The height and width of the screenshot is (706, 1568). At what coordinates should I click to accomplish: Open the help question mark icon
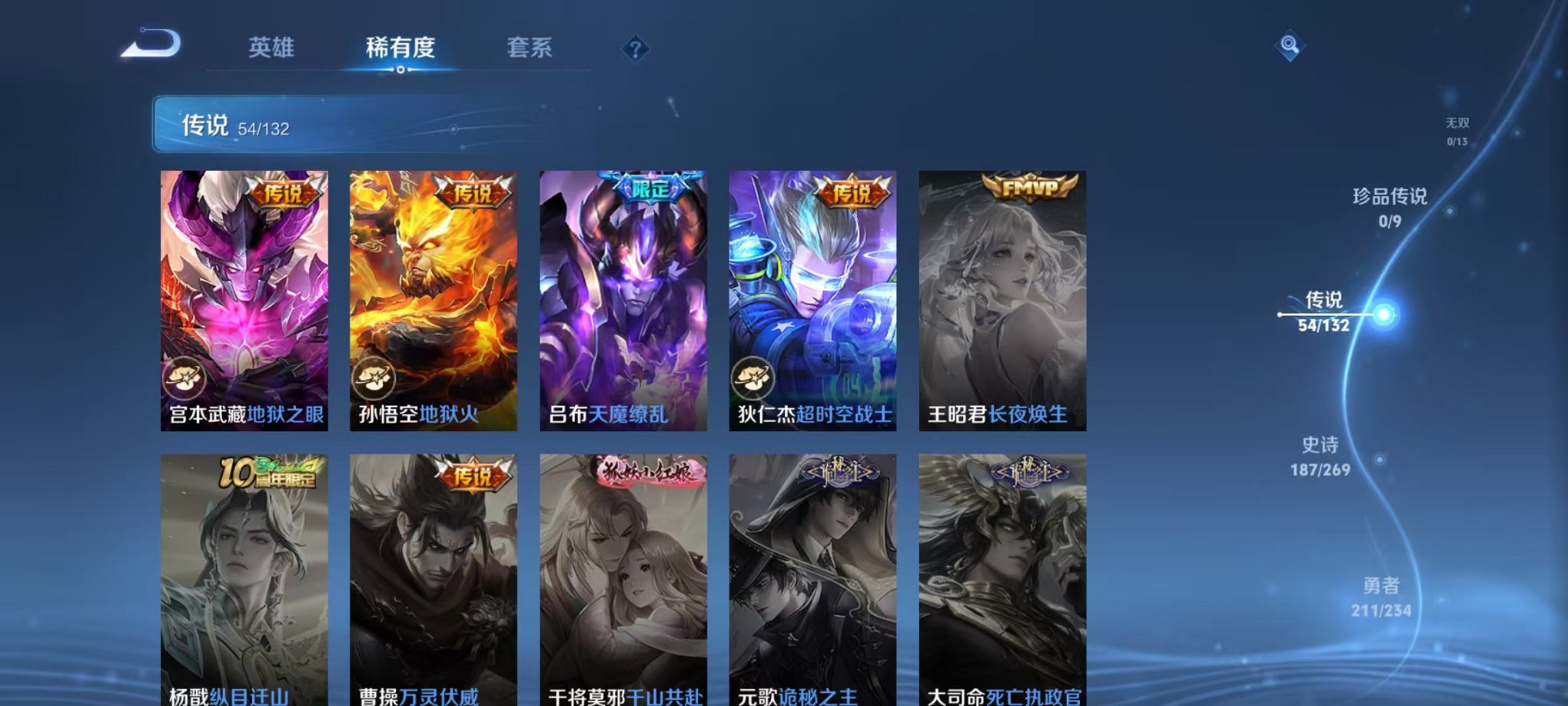[633, 51]
